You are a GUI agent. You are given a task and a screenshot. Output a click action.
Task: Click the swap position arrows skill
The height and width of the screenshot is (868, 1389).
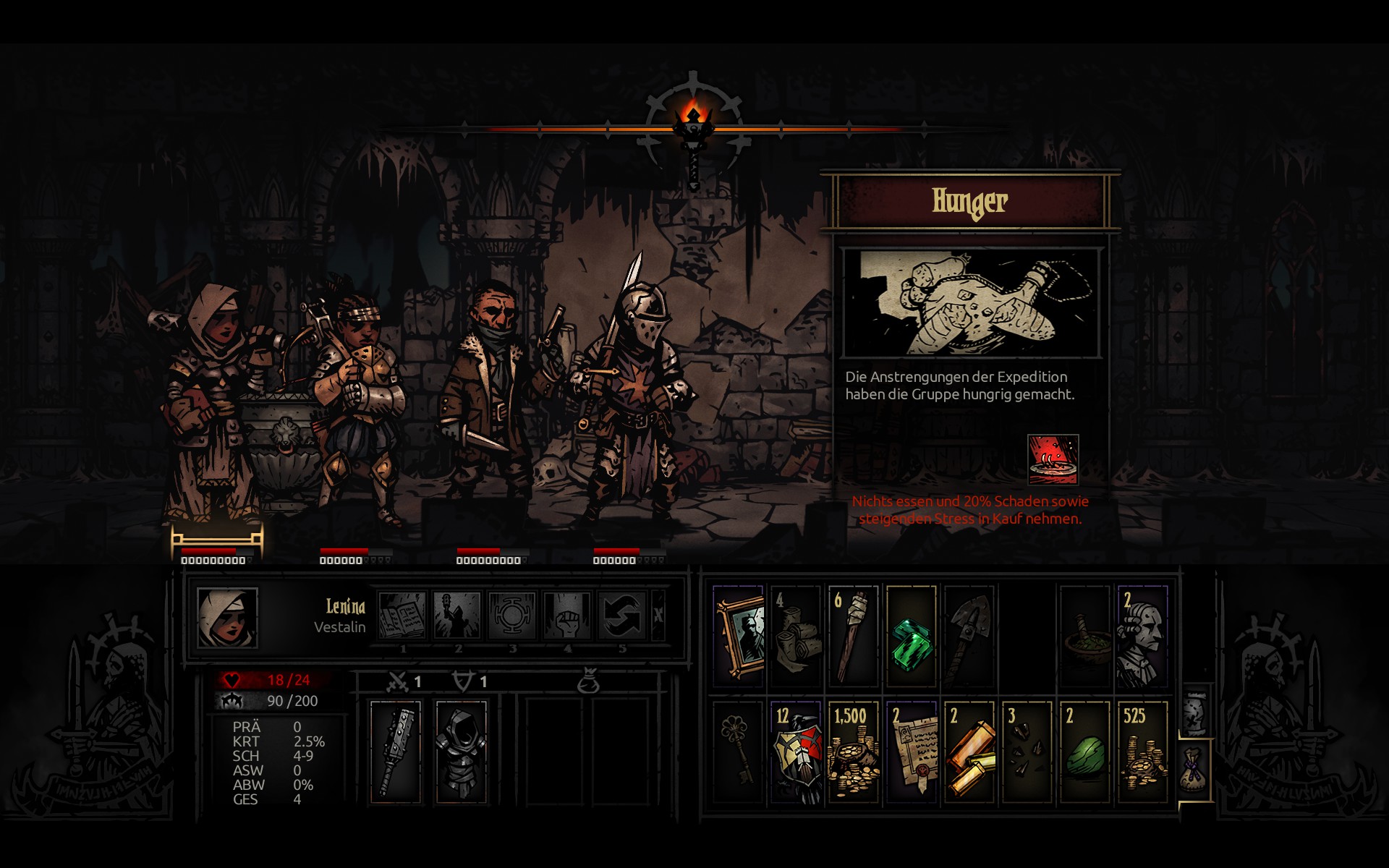[x=622, y=616]
